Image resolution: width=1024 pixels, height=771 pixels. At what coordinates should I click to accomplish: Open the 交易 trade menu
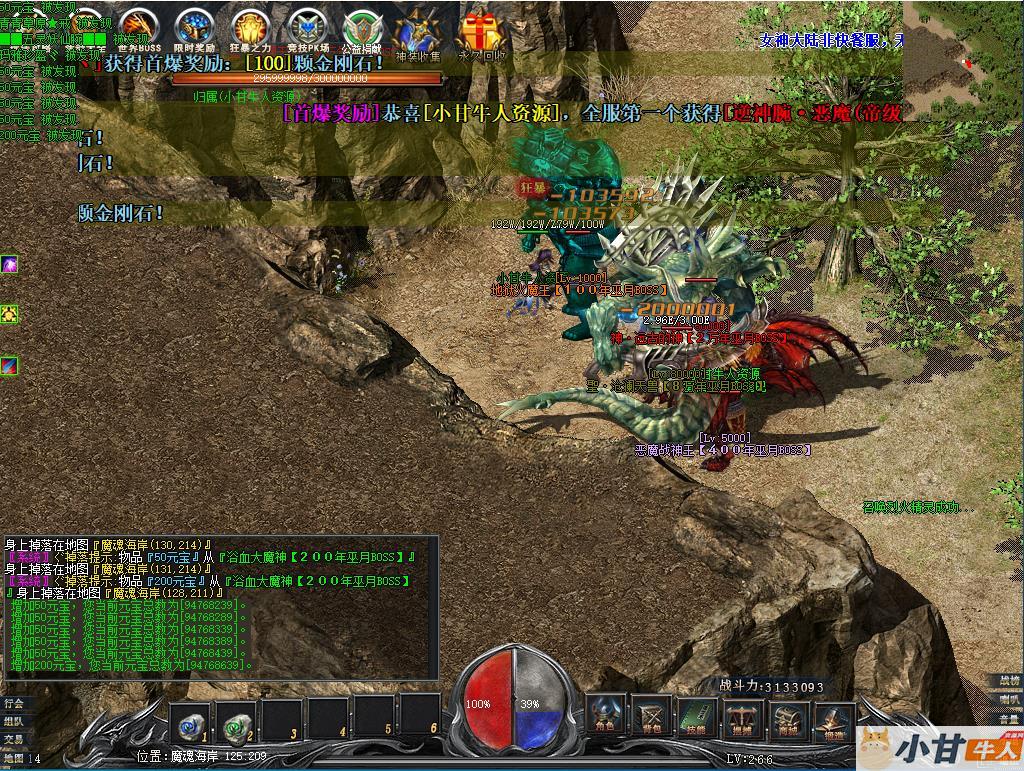(13, 739)
